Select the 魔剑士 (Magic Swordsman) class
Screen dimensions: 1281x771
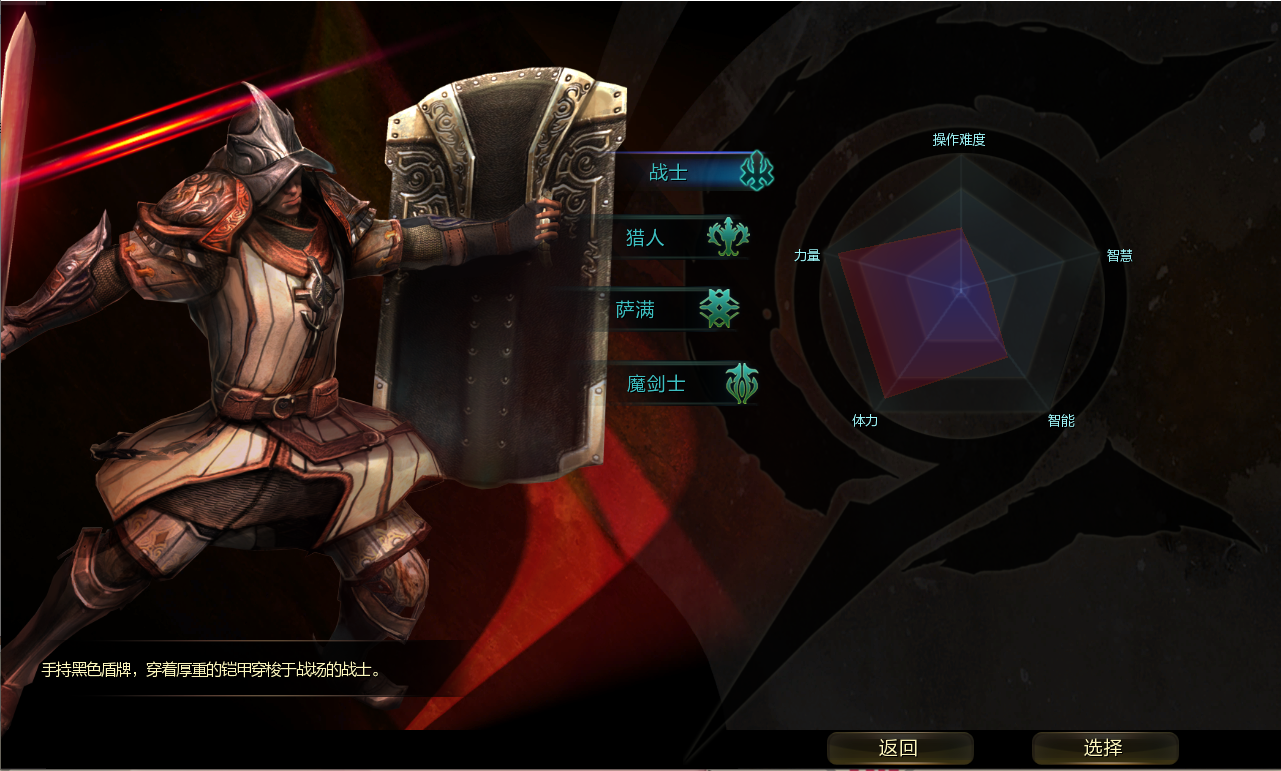point(685,383)
